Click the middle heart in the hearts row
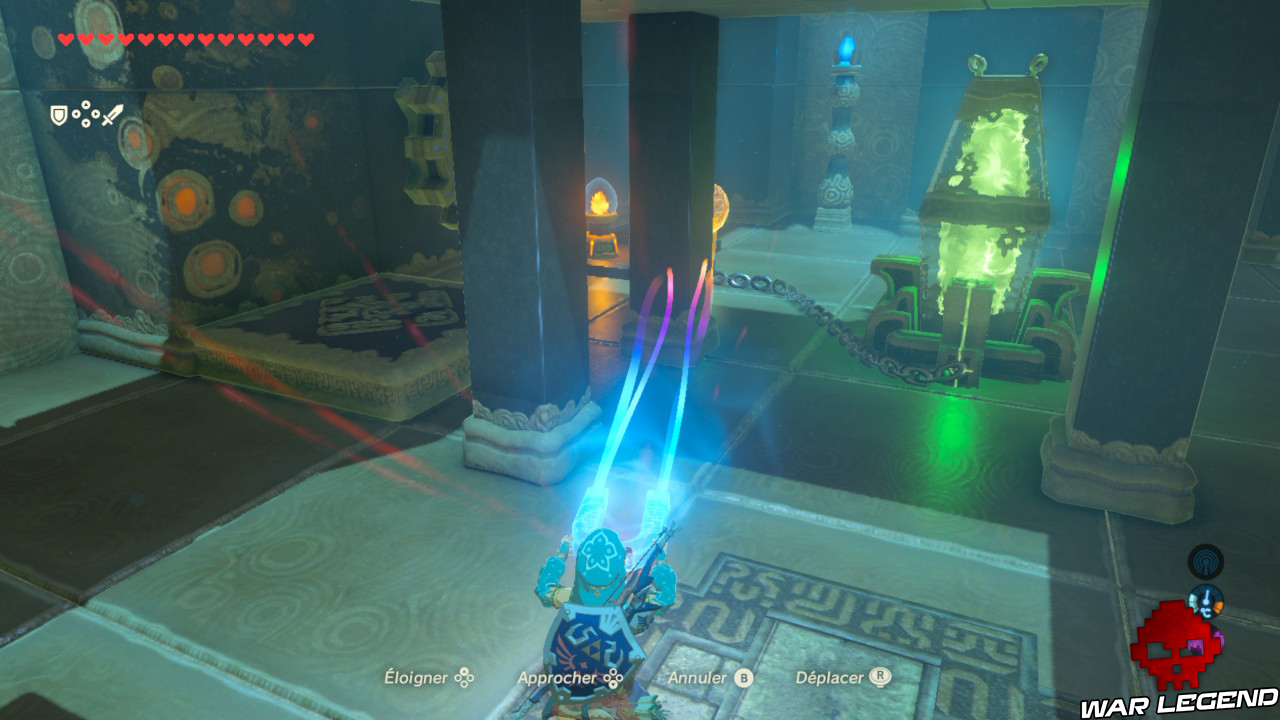The height and width of the screenshot is (720, 1280). (185, 40)
